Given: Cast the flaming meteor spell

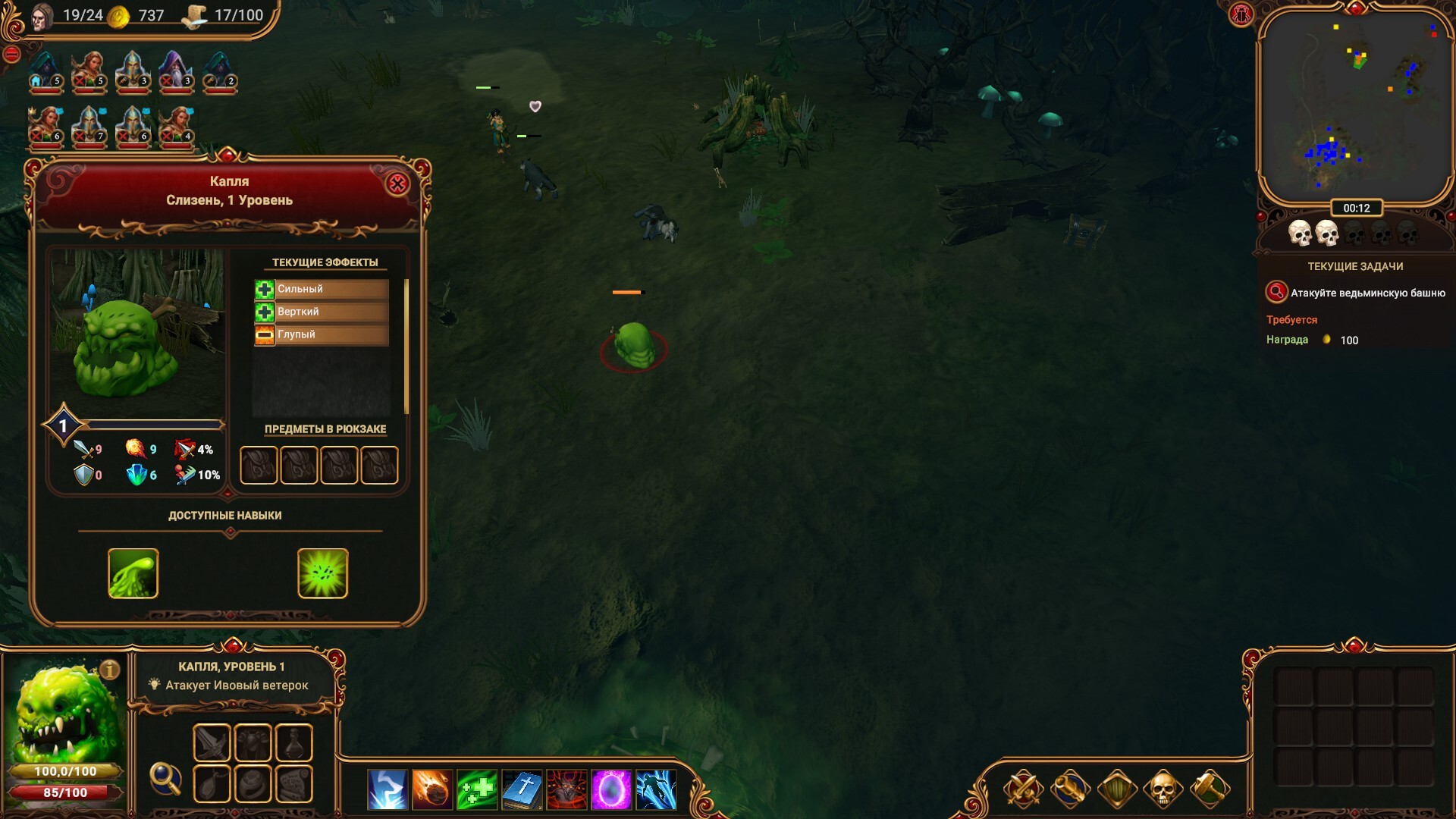Looking at the screenshot, I should [432, 789].
